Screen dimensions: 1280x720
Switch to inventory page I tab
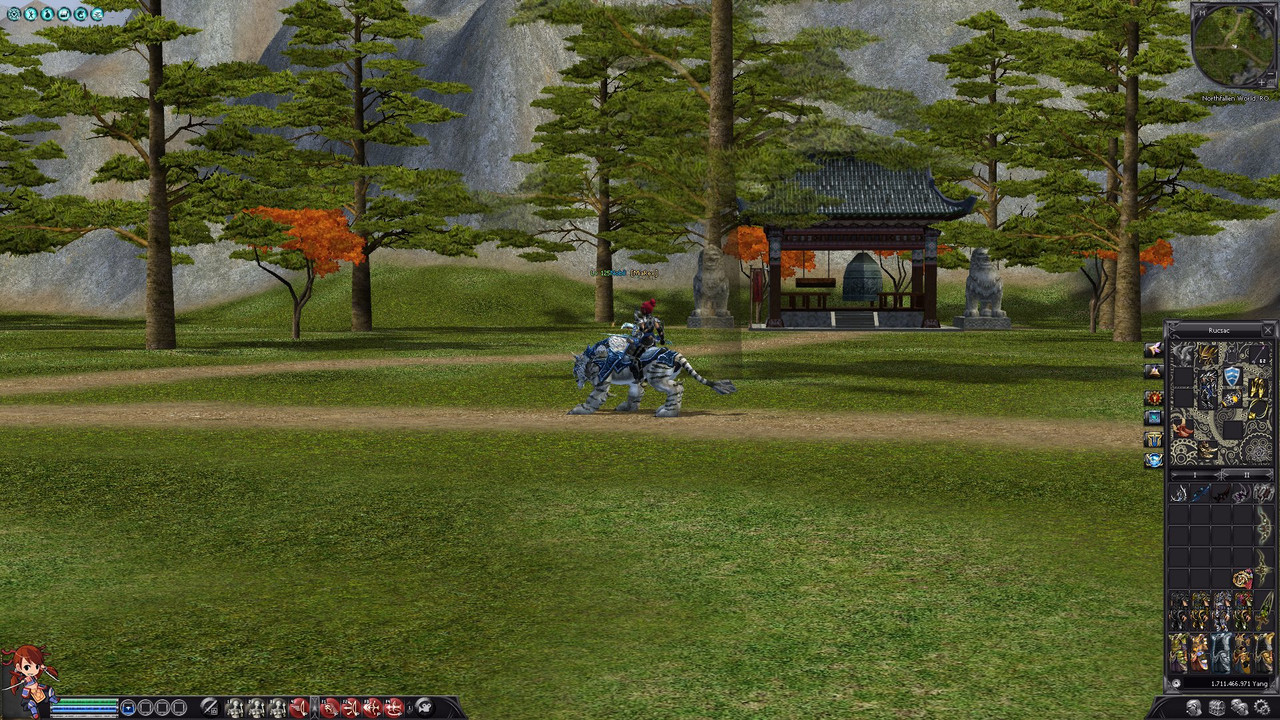(x=1195, y=475)
